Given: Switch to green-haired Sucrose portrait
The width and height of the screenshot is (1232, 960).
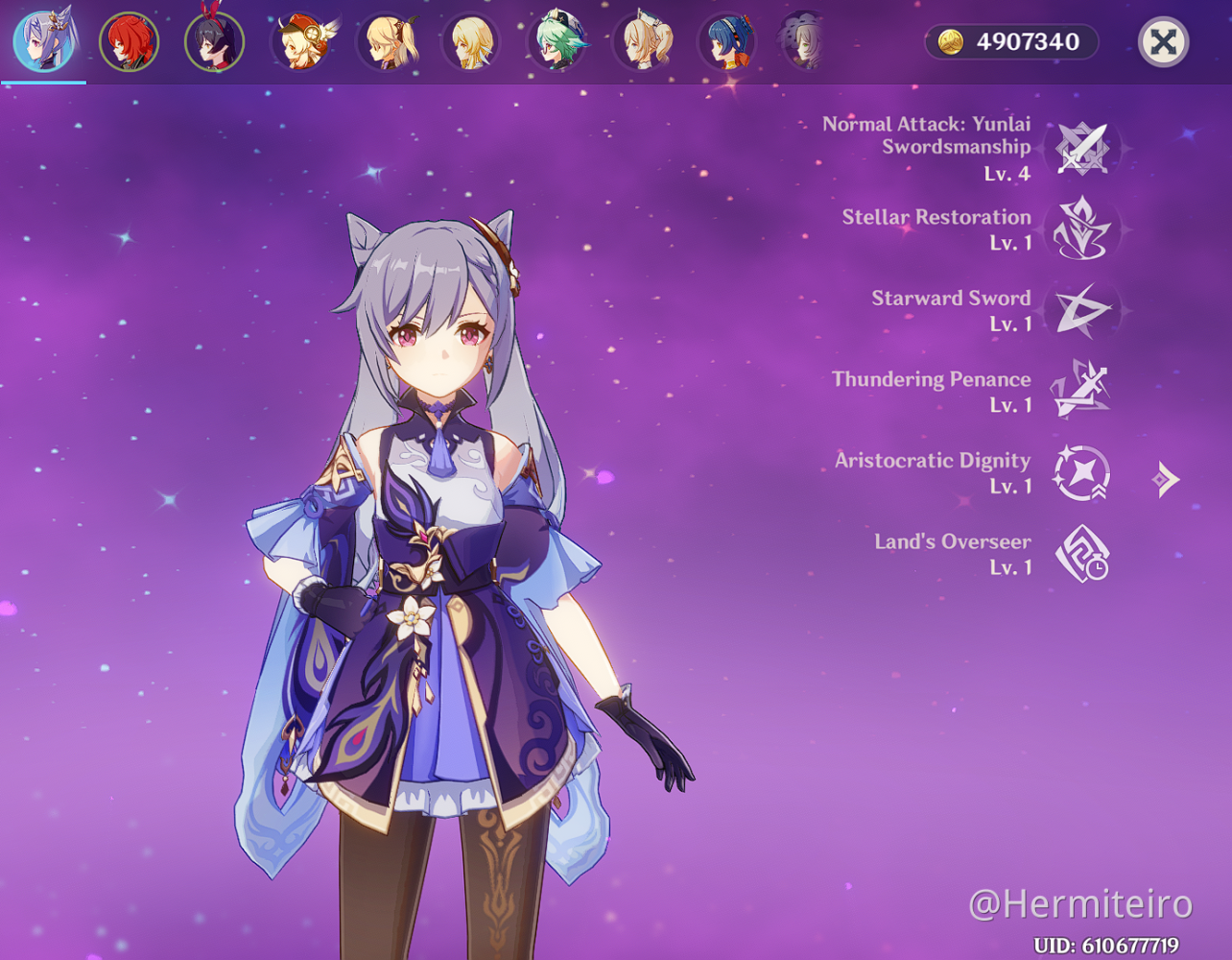Looking at the screenshot, I should tap(557, 42).
